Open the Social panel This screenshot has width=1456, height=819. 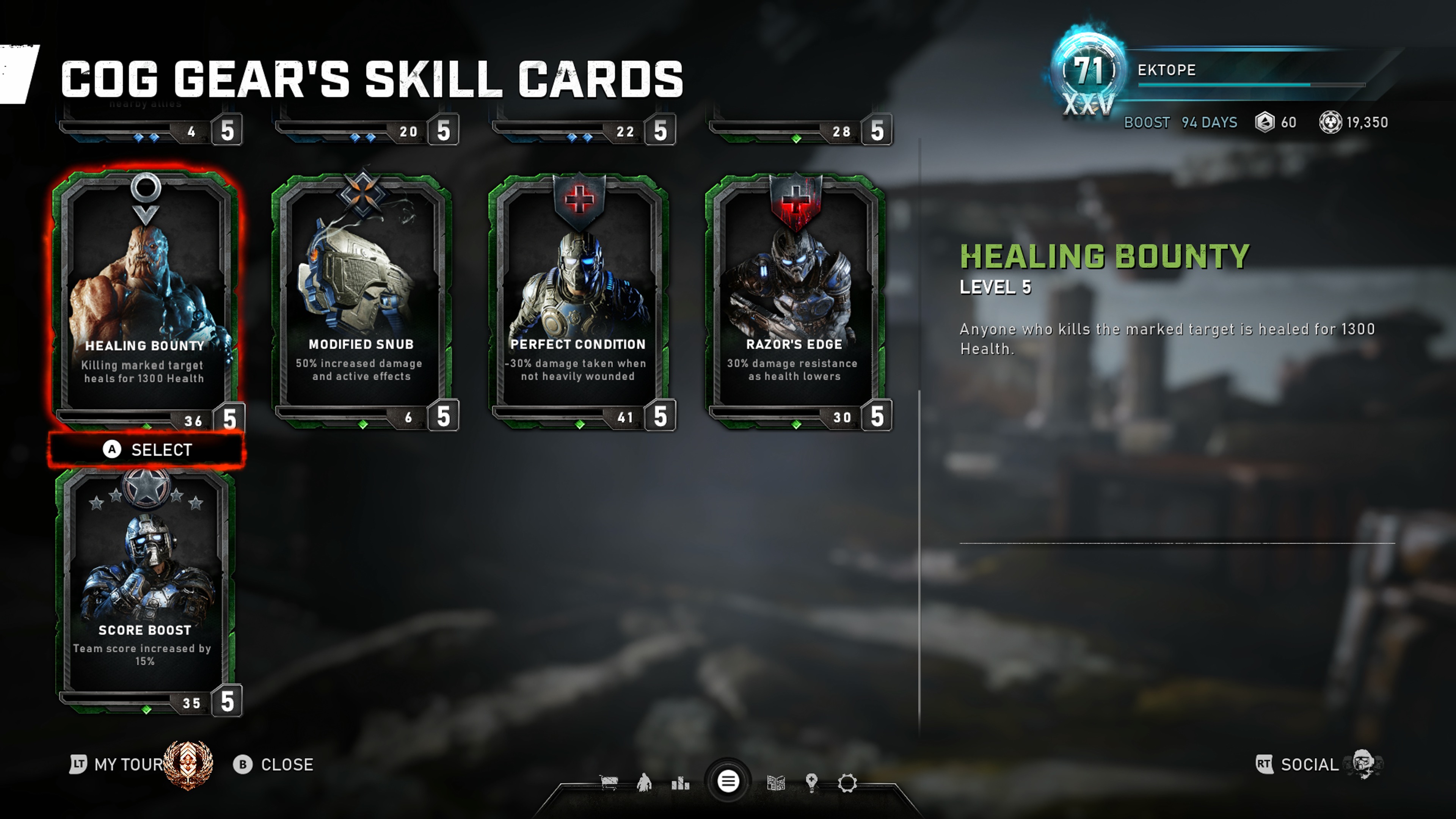pos(1309,765)
